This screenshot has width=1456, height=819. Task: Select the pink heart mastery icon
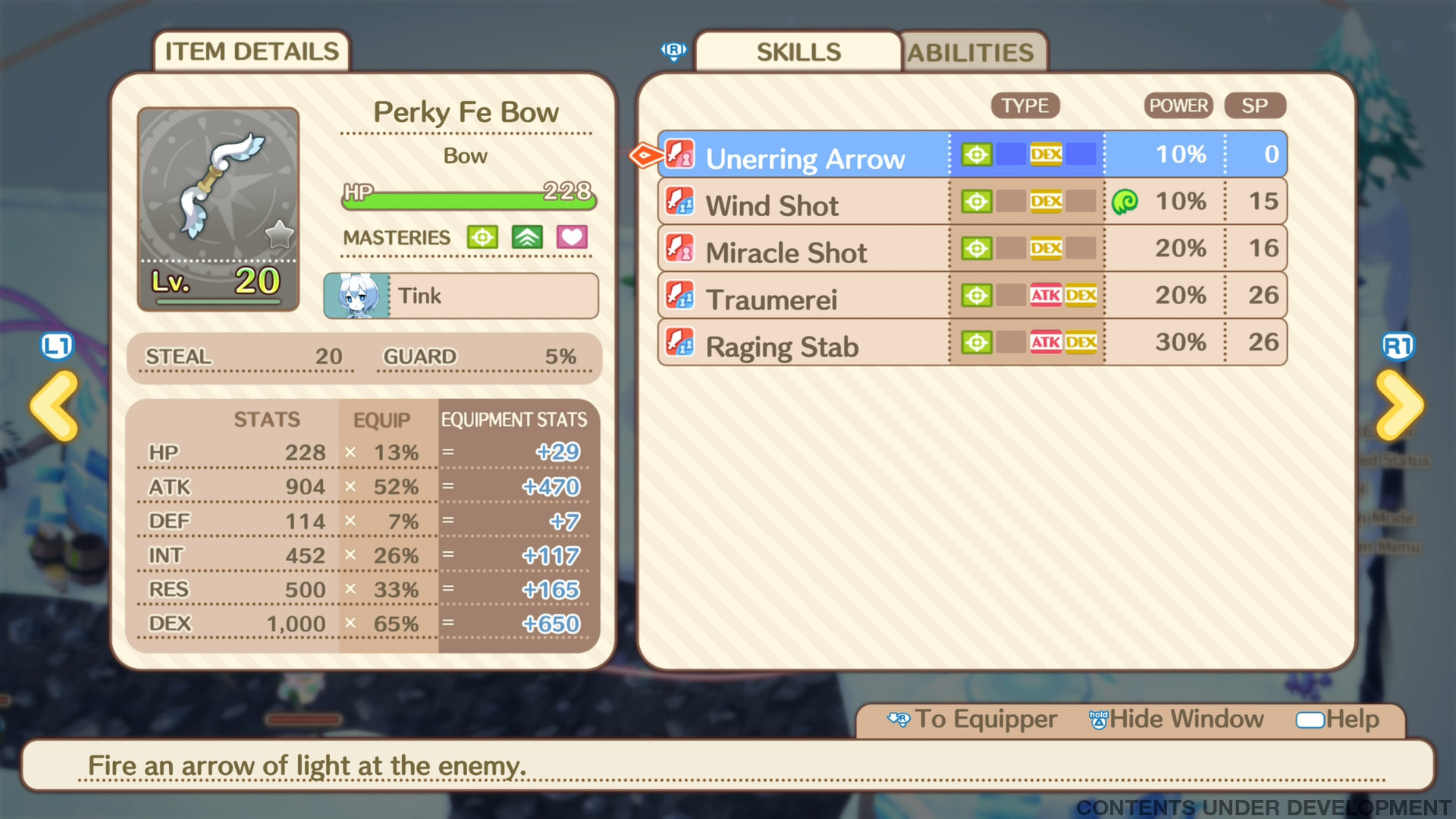tap(571, 237)
